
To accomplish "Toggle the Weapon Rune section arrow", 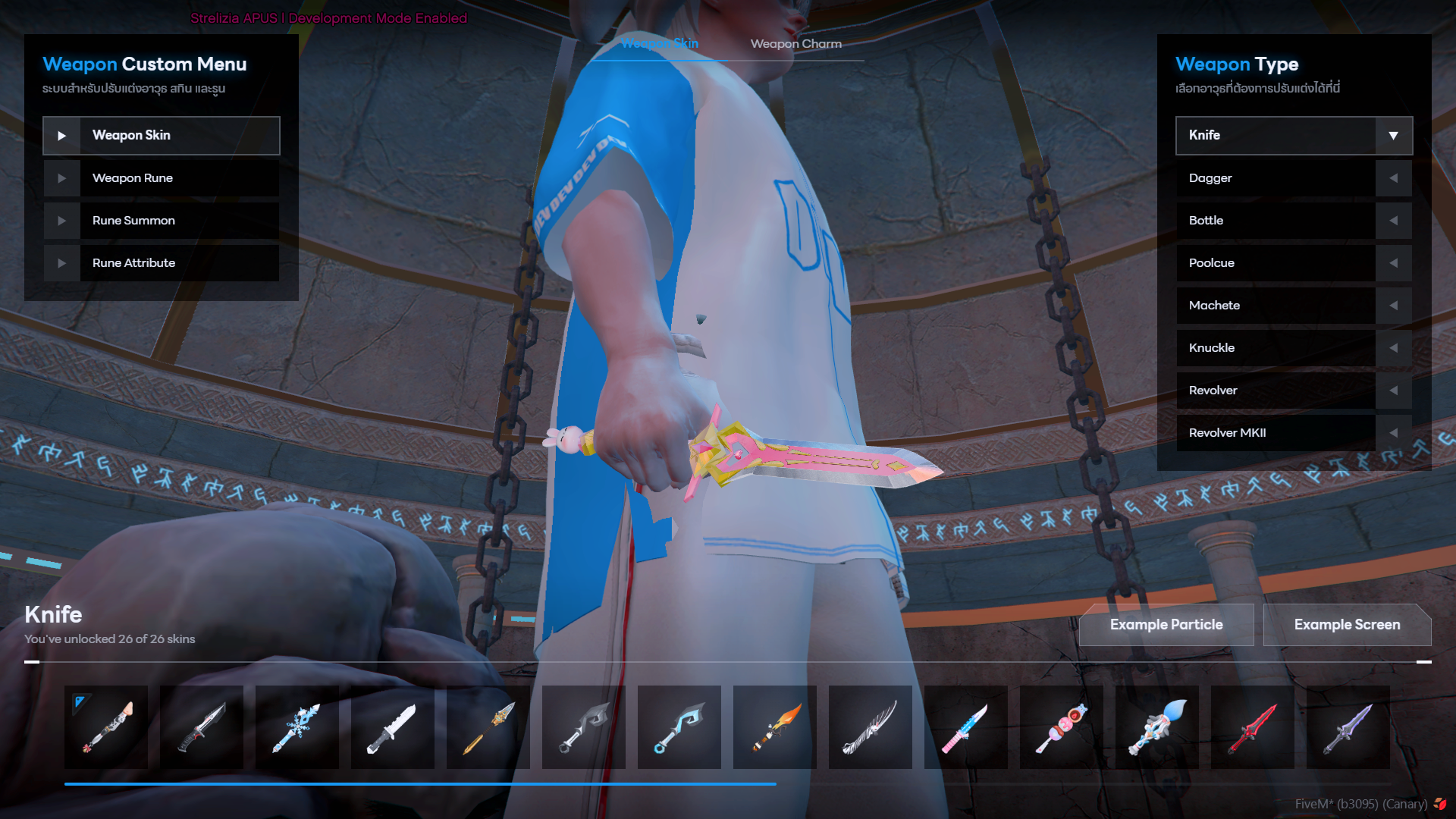I will point(61,177).
